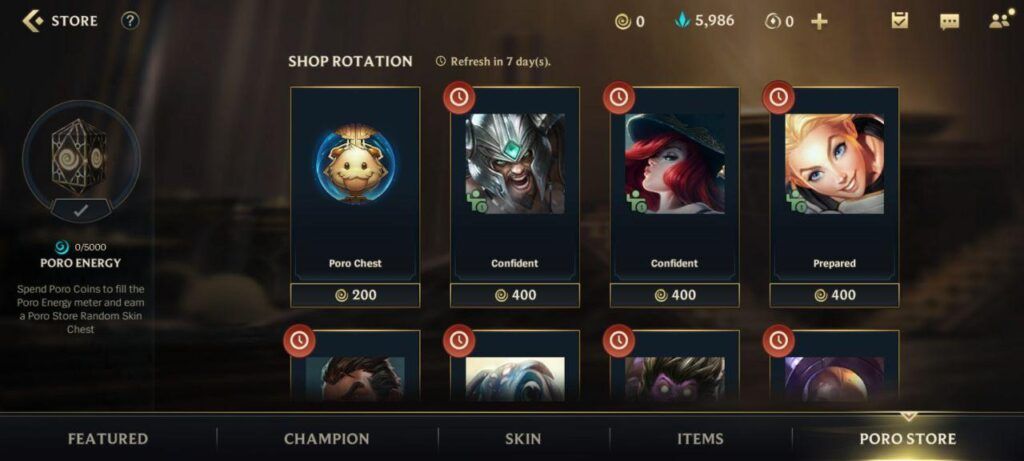
Task: Select the Poro Chest item card
Action: (x=355, y=182)
